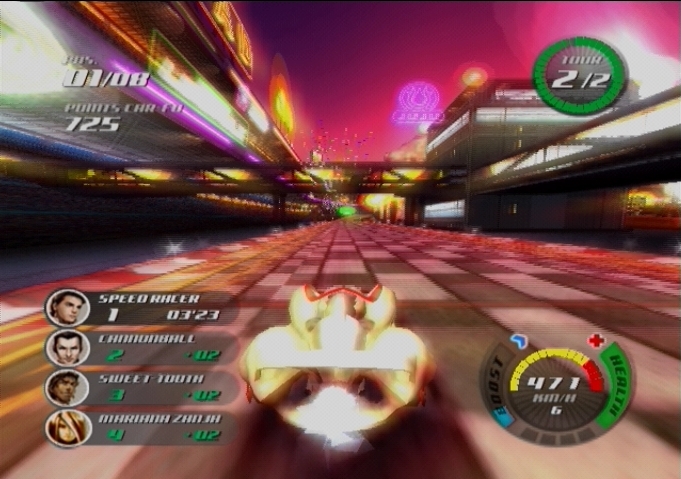Click Cannonball's portrait in the standings list
Image resolution: width=681 pixels, height=479 pixels.
click(67, 348)
